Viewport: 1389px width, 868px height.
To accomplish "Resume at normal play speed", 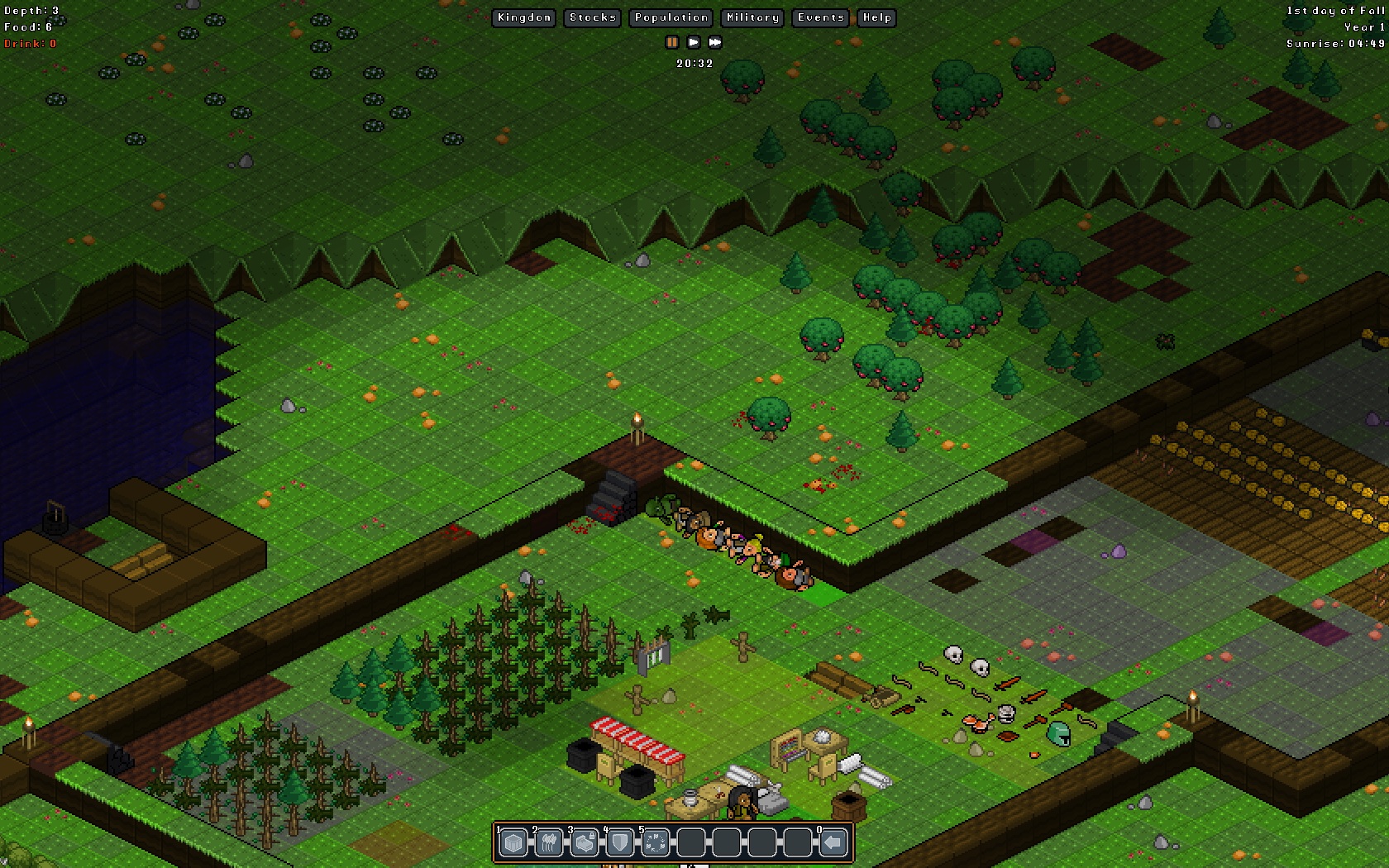I will [x=694, y=42].
